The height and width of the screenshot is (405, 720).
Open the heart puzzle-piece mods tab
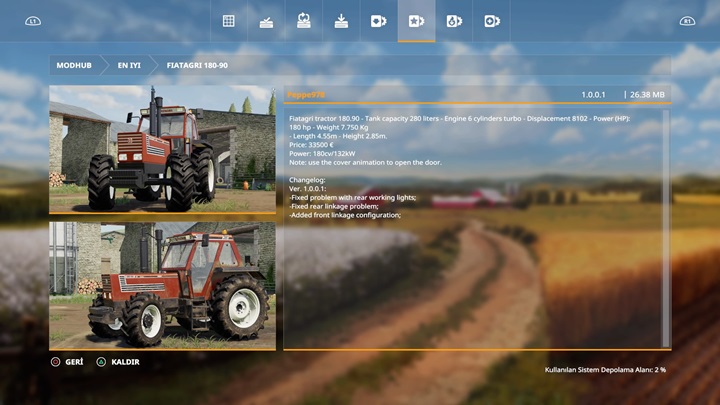379,21
